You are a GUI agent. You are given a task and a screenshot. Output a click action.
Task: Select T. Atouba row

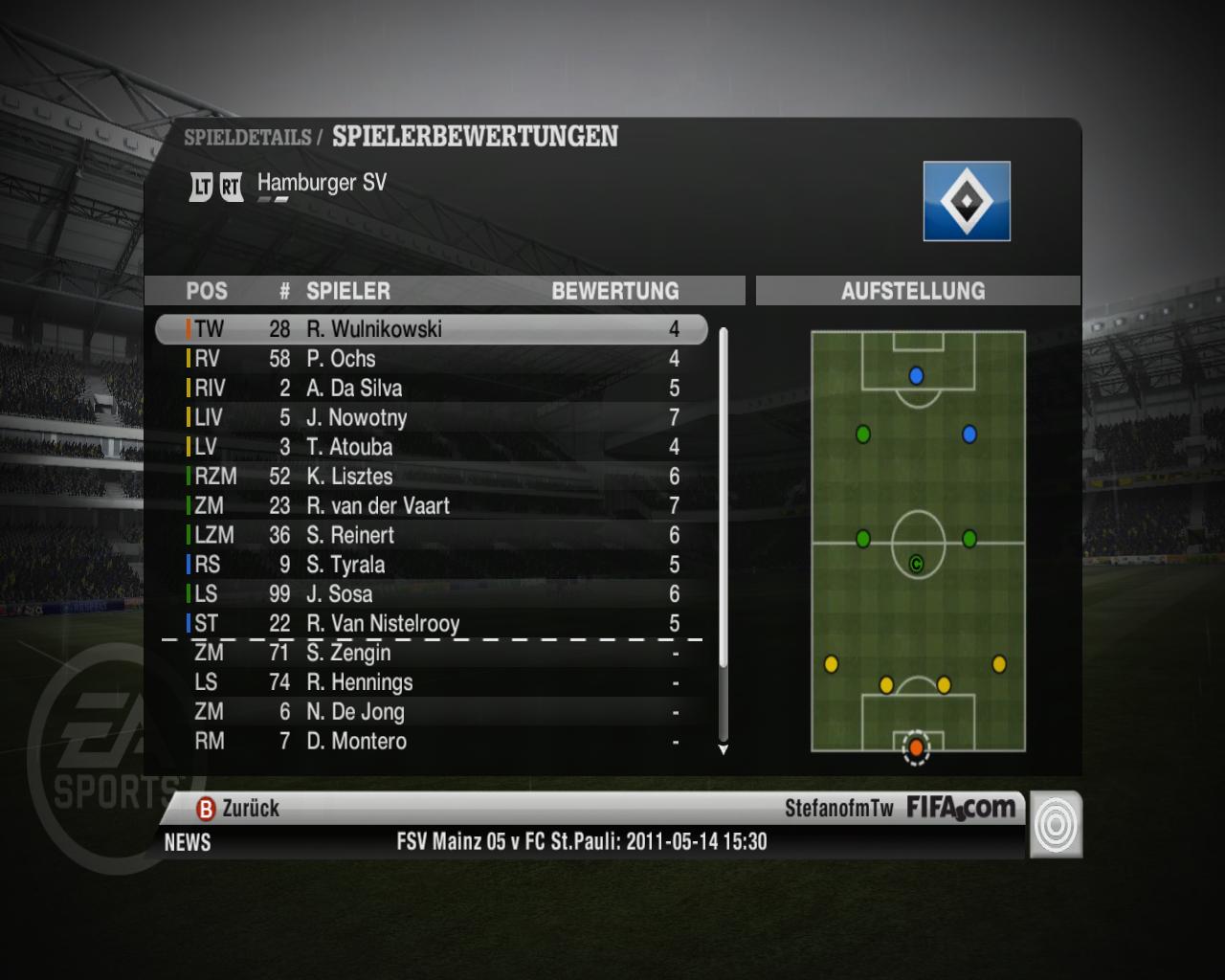click(431, 447)
